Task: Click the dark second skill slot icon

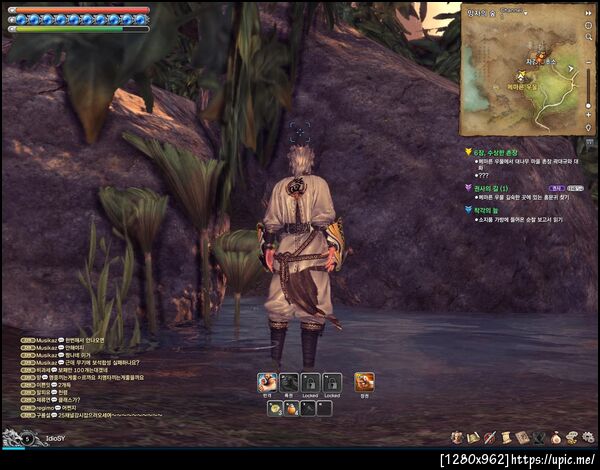Action: [289, 382]
